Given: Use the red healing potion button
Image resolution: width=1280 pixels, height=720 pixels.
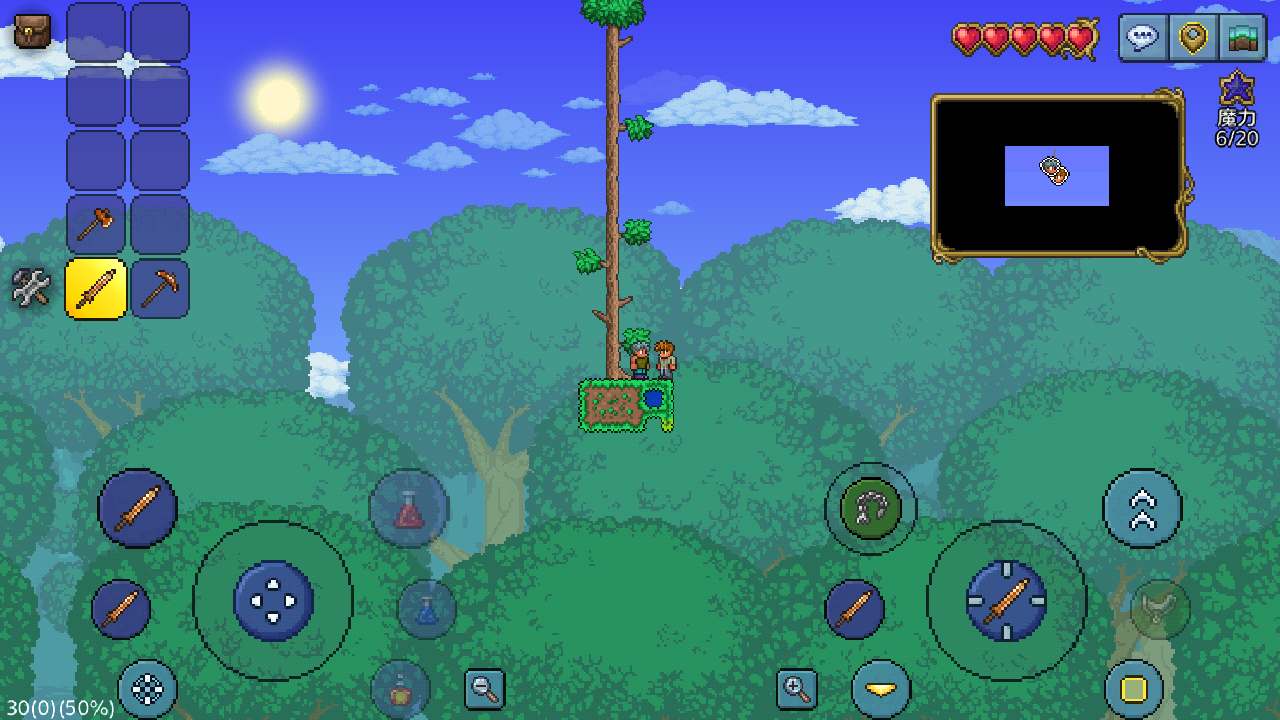Looking at the screenshot, I should point(409,509).
